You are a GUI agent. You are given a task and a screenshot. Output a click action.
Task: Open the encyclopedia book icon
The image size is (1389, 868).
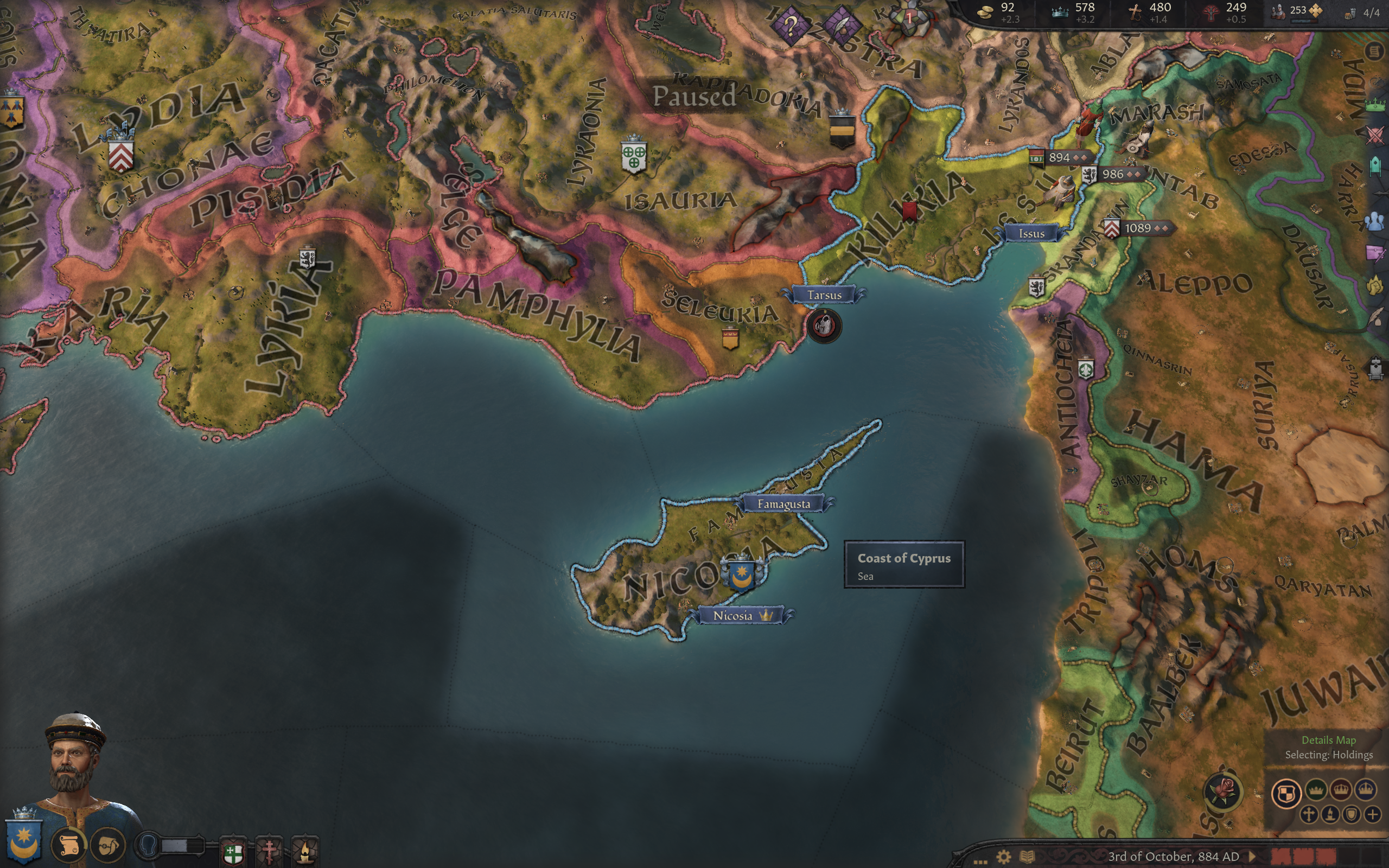pos(1027,857)
